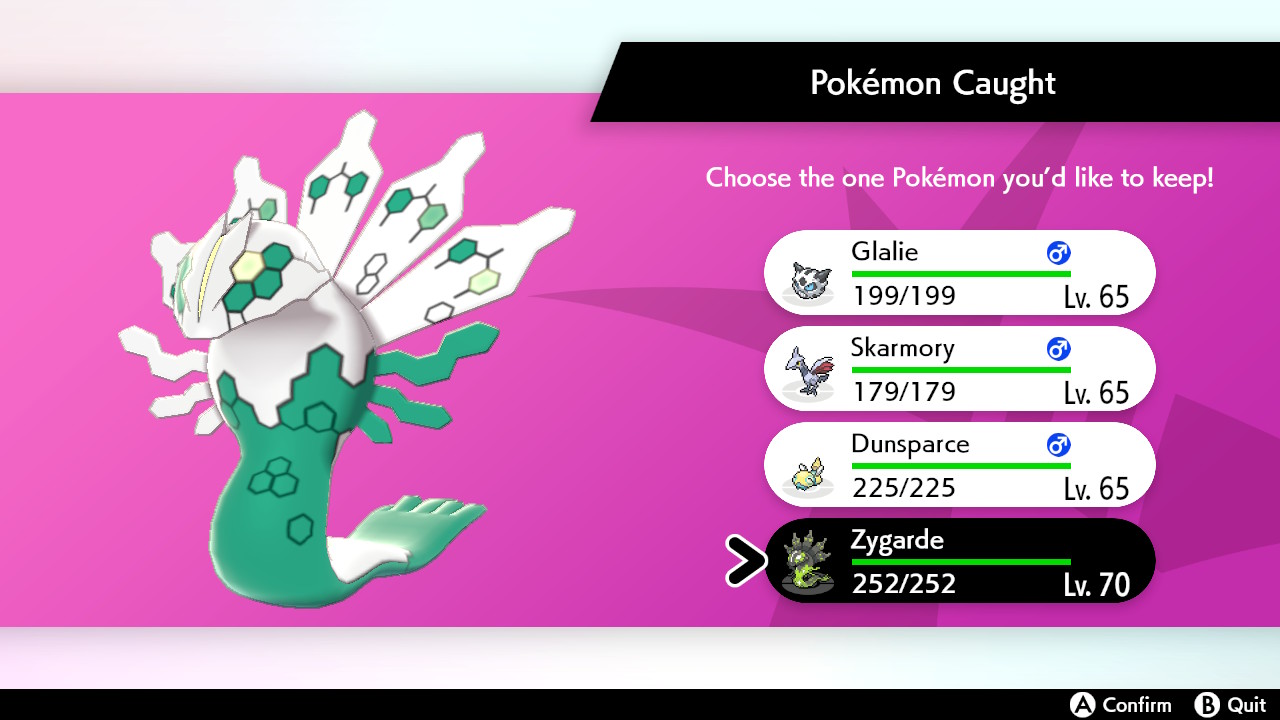Select the Glalie entry from the list
1280x720 pixels.
(960, 272)
